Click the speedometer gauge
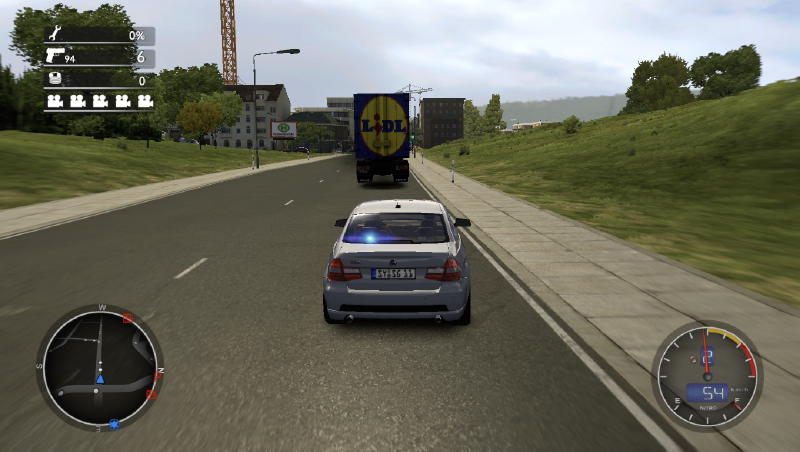 pos(707,373)
